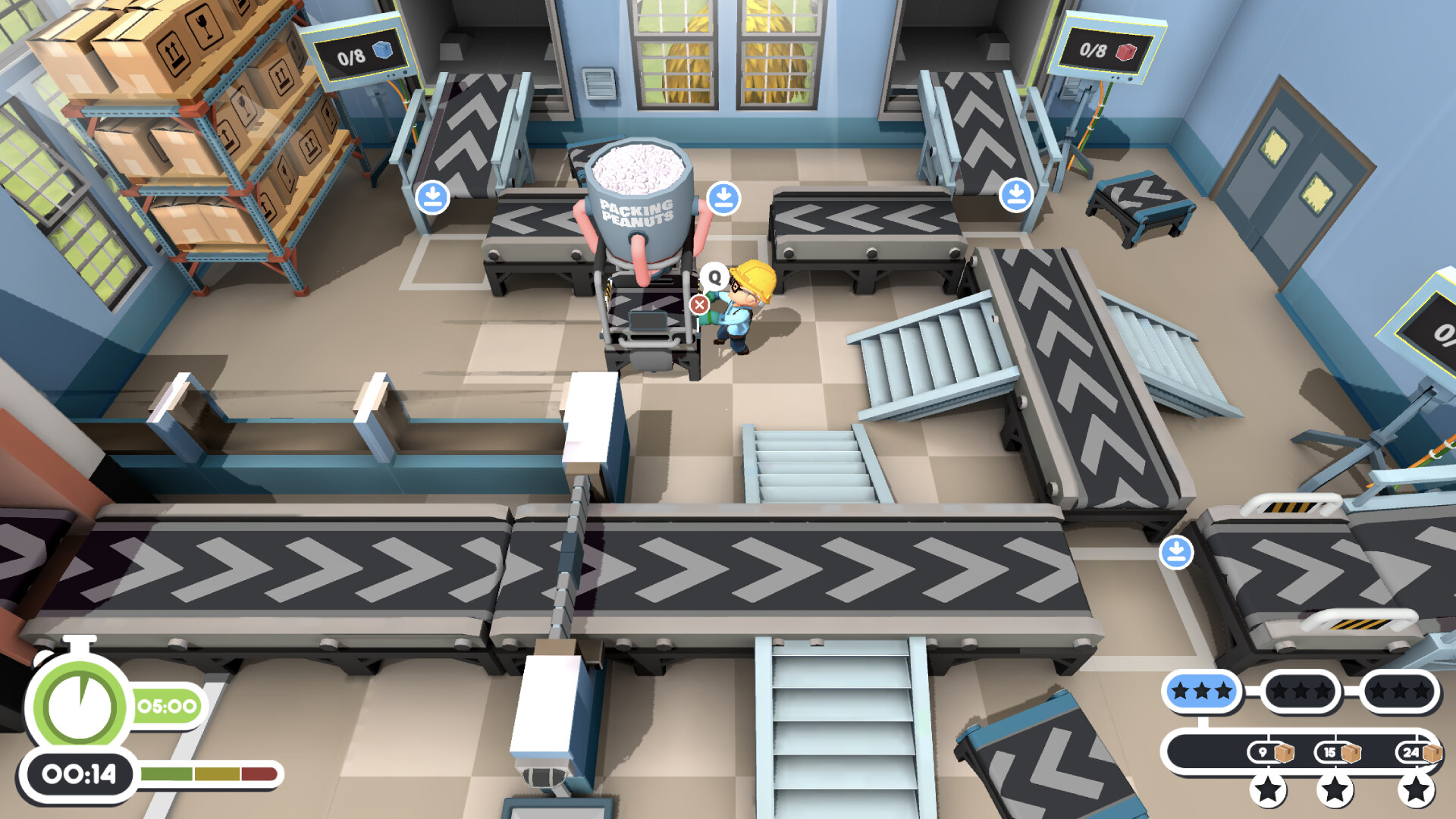Viewport: 1456px width, 819px height.
Task: Click the drop-off arrow icon left of the peanuts machine
Action: [431, 196]
